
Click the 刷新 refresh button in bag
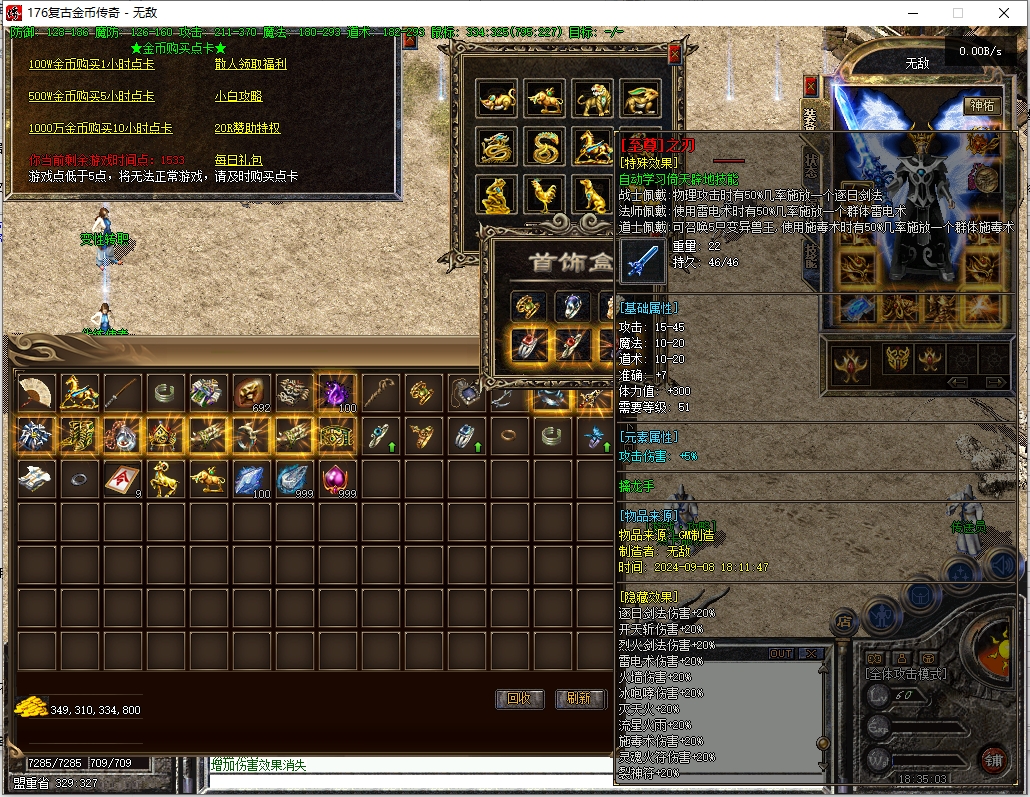click(579, 699)
